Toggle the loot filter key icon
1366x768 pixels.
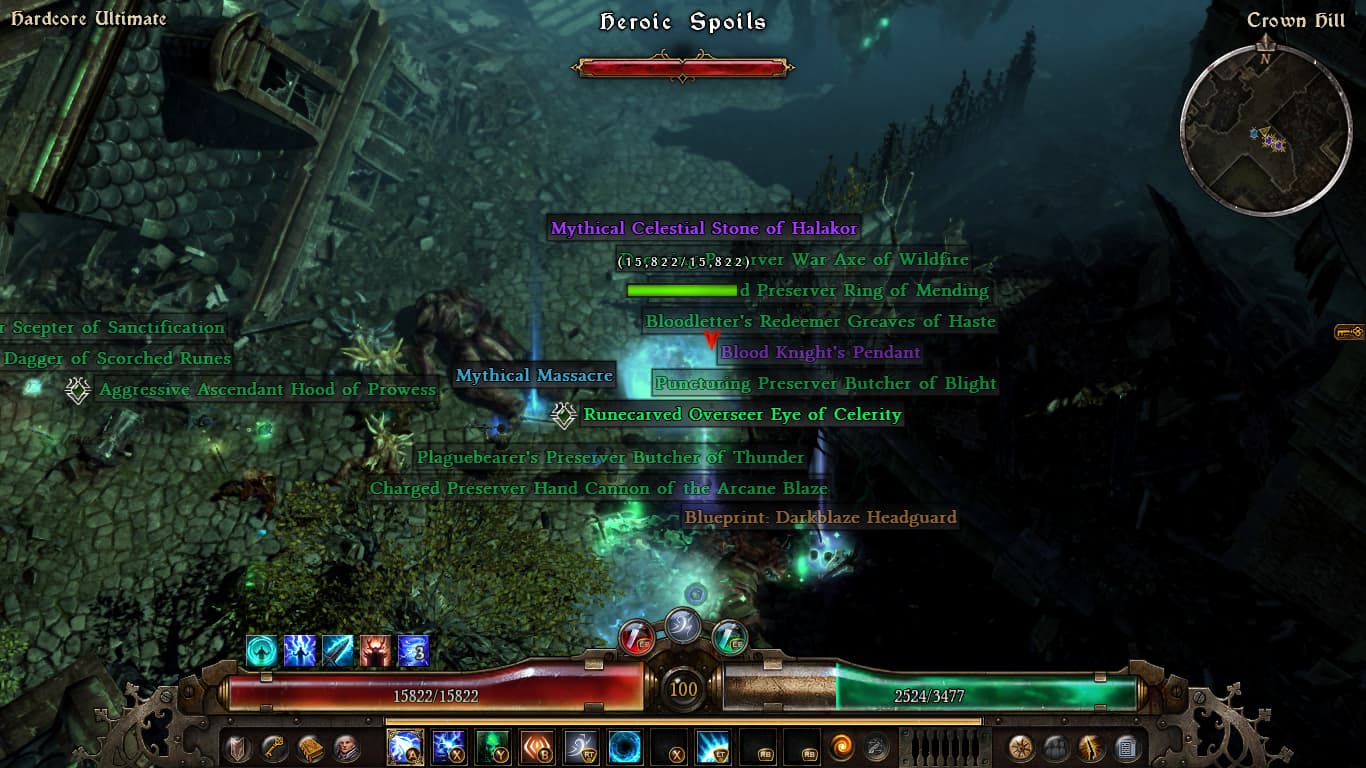point(1349,332)
